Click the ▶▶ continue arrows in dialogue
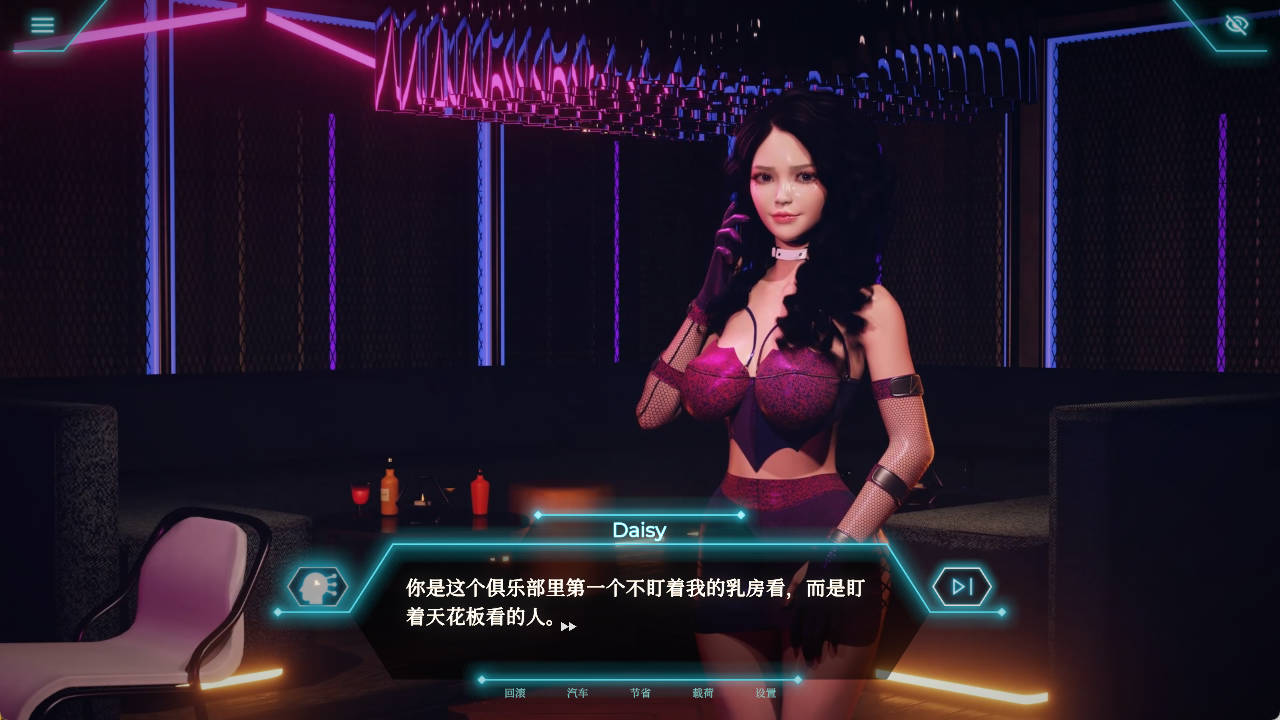1280x720 pixels. click(x=567, y=625)
